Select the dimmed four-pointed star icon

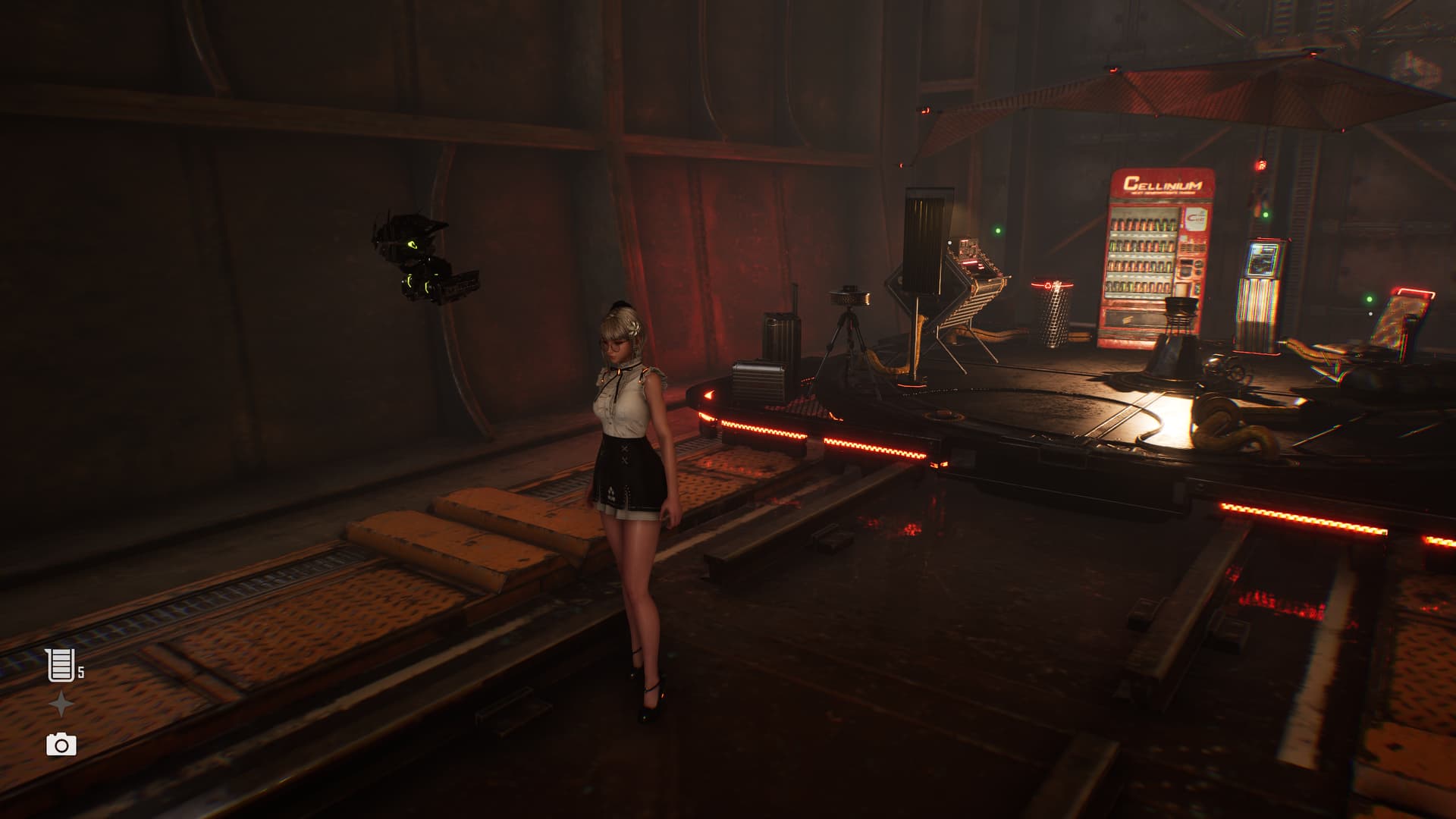click(x=61, y=705)
